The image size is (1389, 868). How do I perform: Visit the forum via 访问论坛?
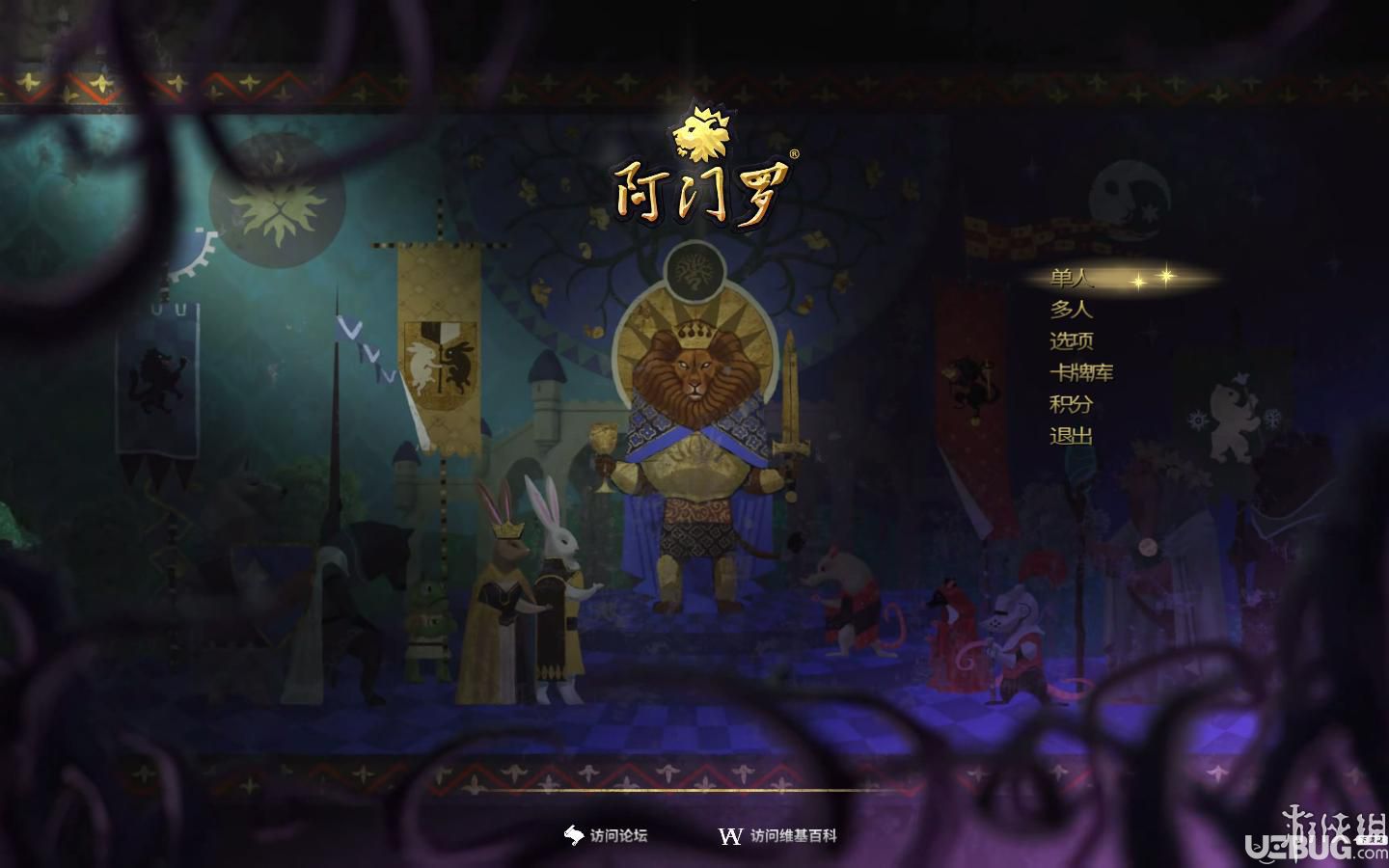click(607, 836)
